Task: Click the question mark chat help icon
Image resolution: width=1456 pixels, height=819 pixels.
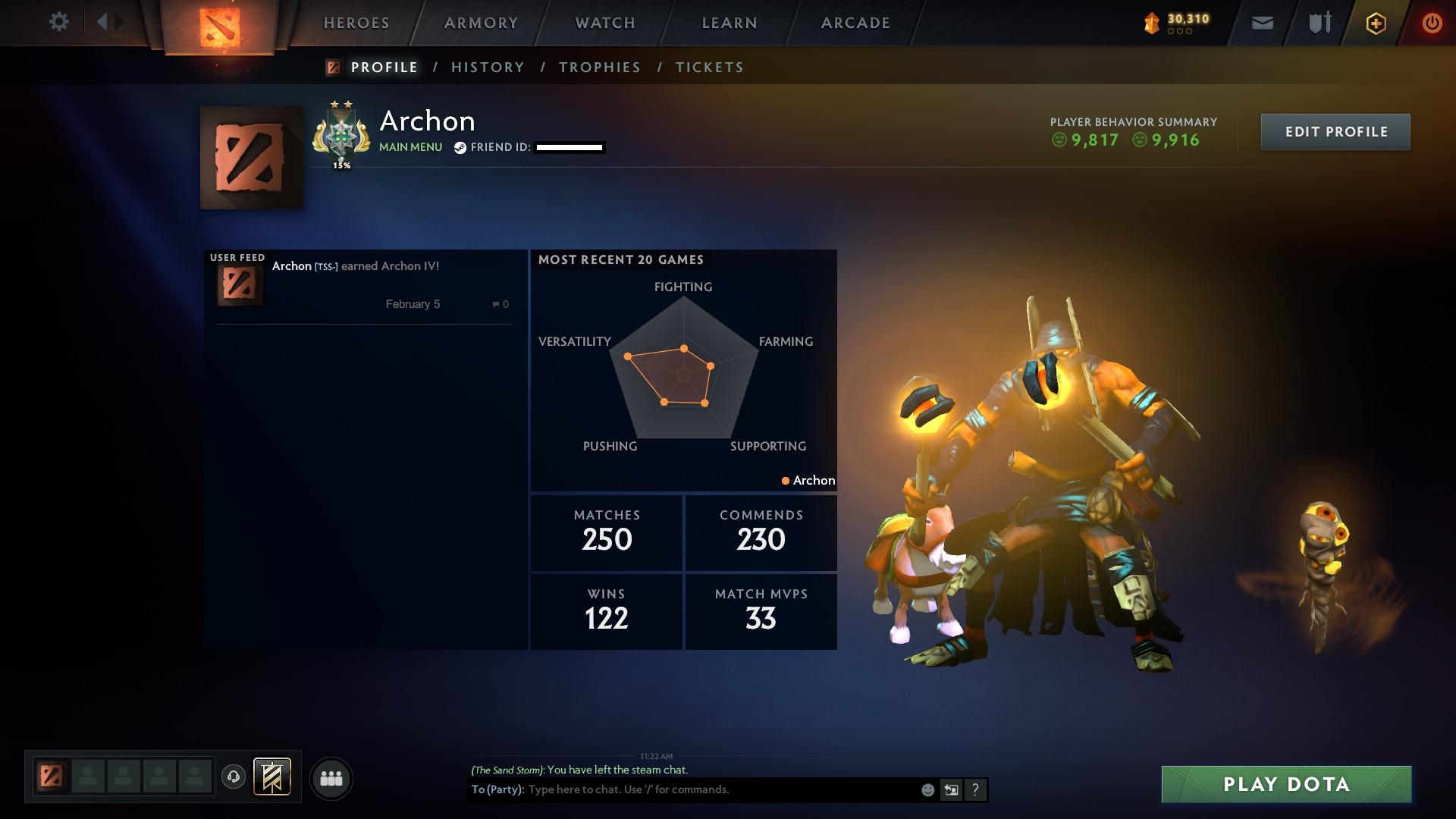Action: 975,789
